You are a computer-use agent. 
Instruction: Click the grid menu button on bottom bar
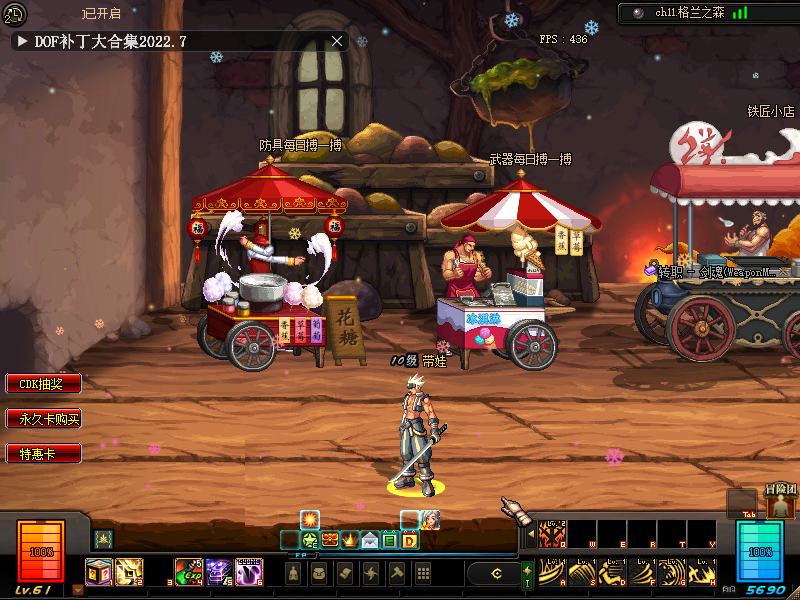tap(423, 573)
